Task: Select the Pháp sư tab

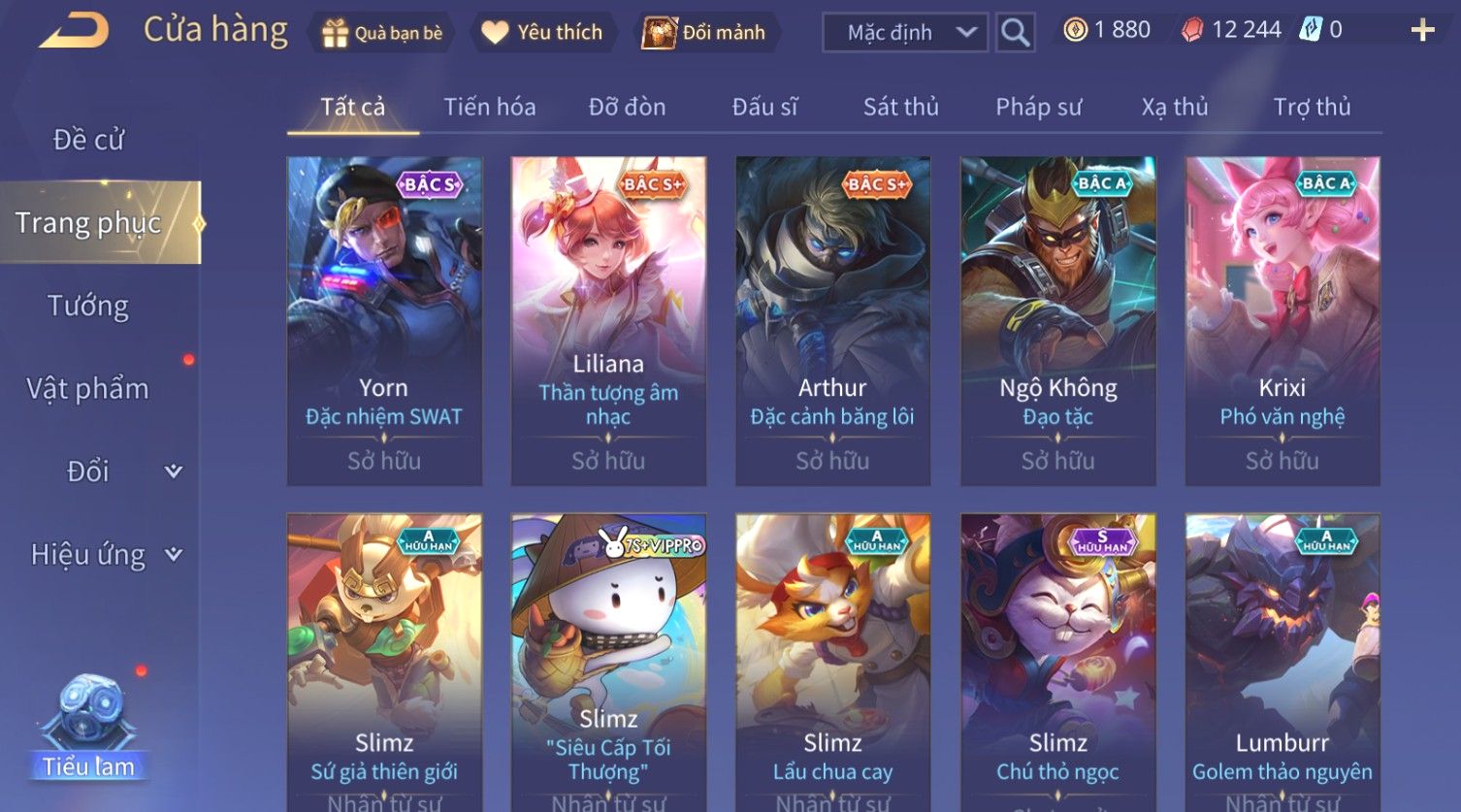Action: (x=1038, y=107)
